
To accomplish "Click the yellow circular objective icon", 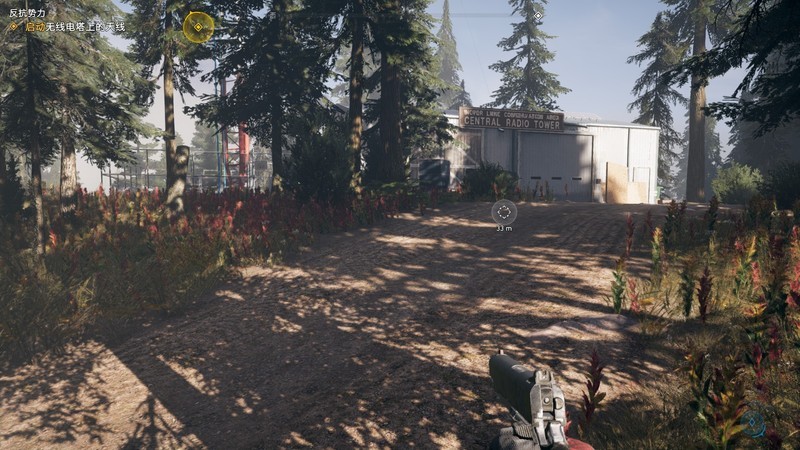I will (x=198, y=27).
